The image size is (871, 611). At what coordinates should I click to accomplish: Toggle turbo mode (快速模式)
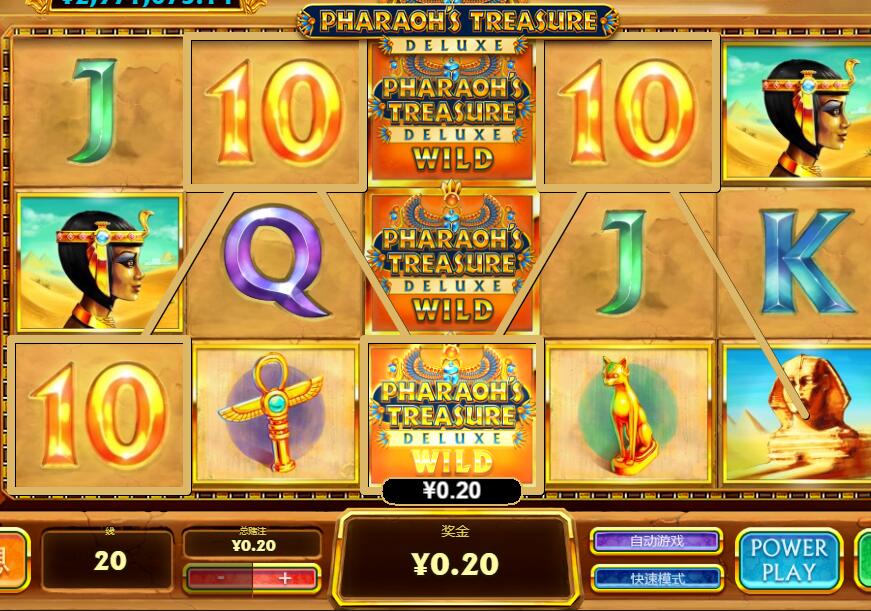click(657, 578)
